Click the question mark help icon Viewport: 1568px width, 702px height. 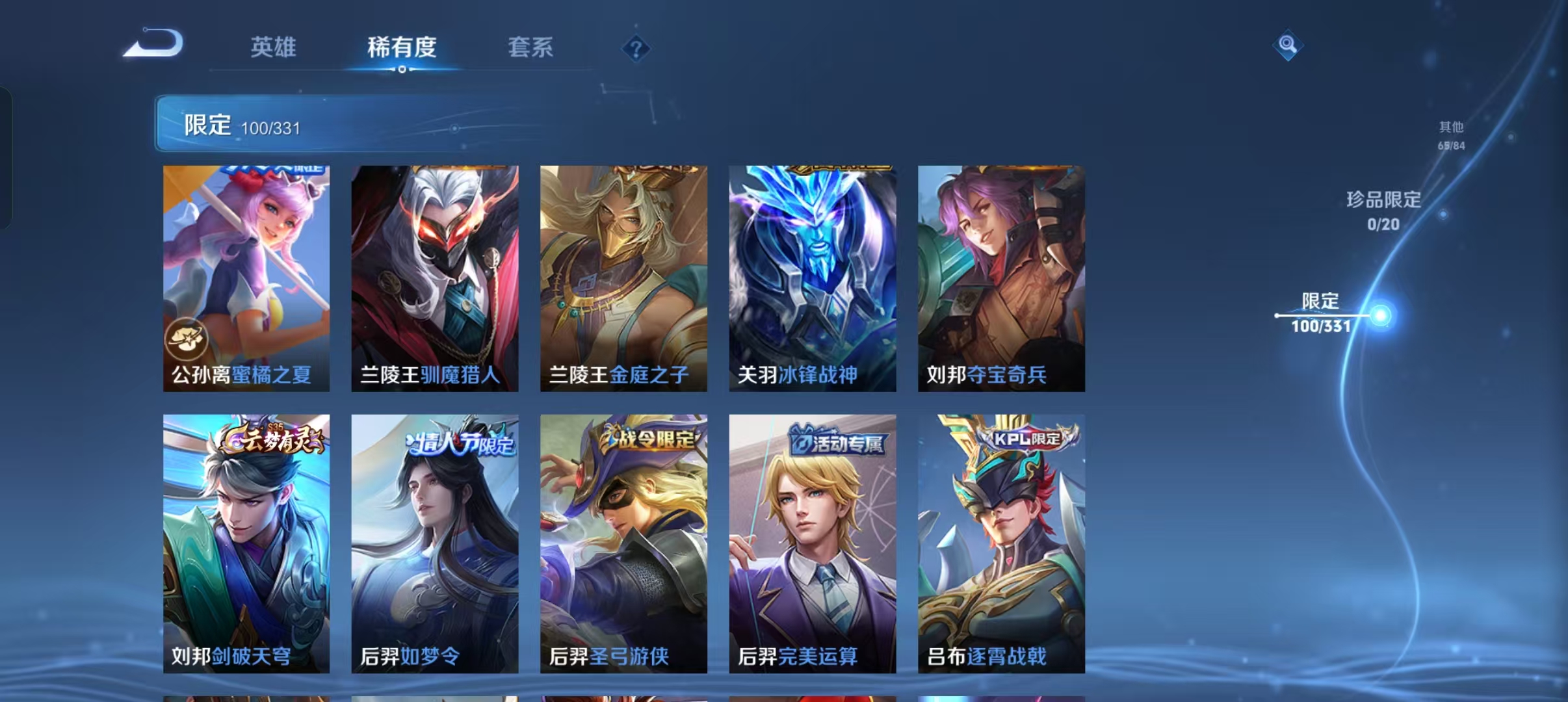[x=636, y=48]
